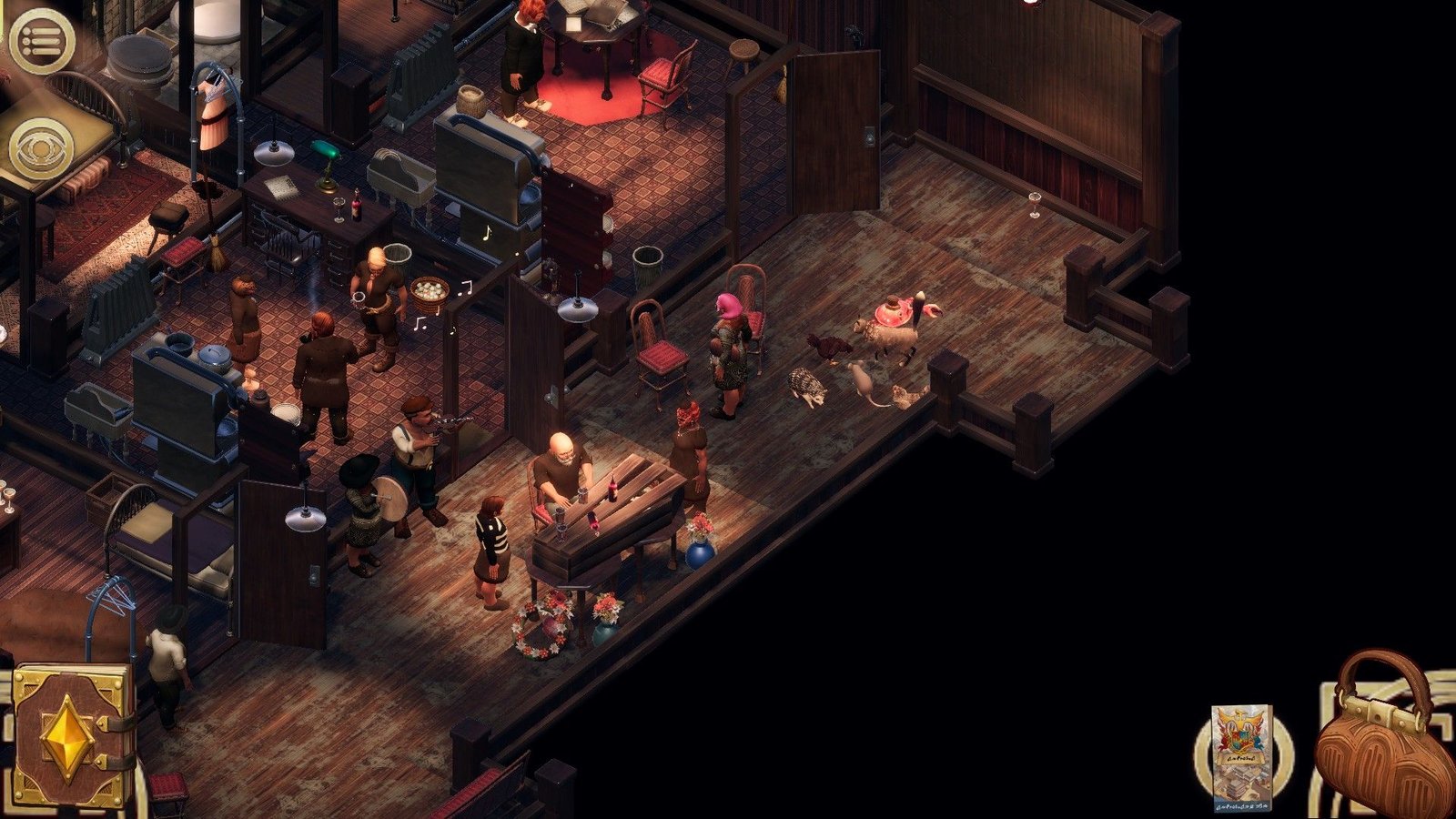Image resolution: width=1456 pixels, height=819 pixels.
Task: Open the round list menu button
Action: (x=41, y=41)
